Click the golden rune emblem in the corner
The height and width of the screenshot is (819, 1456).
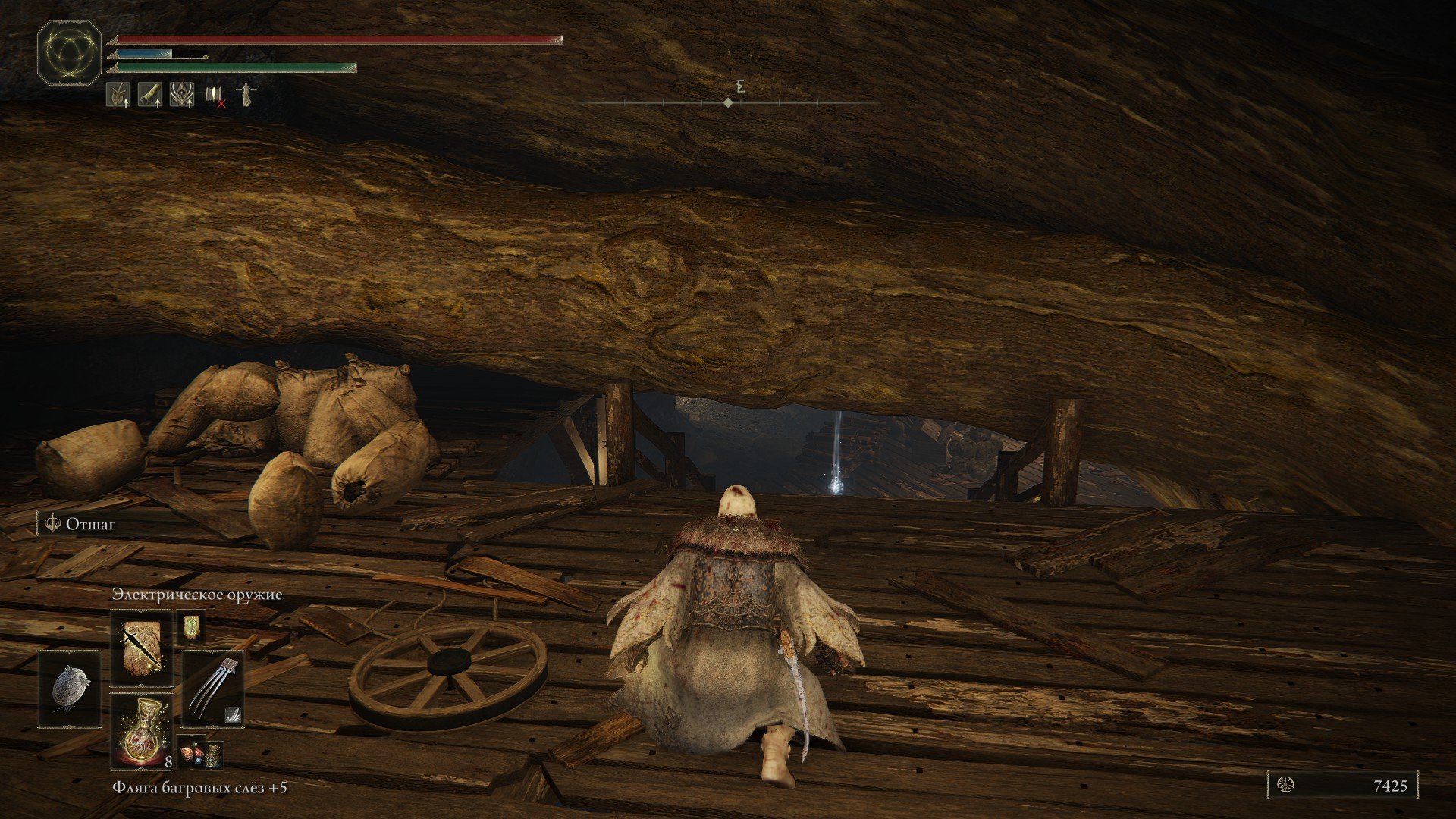(x=69, y=53)
